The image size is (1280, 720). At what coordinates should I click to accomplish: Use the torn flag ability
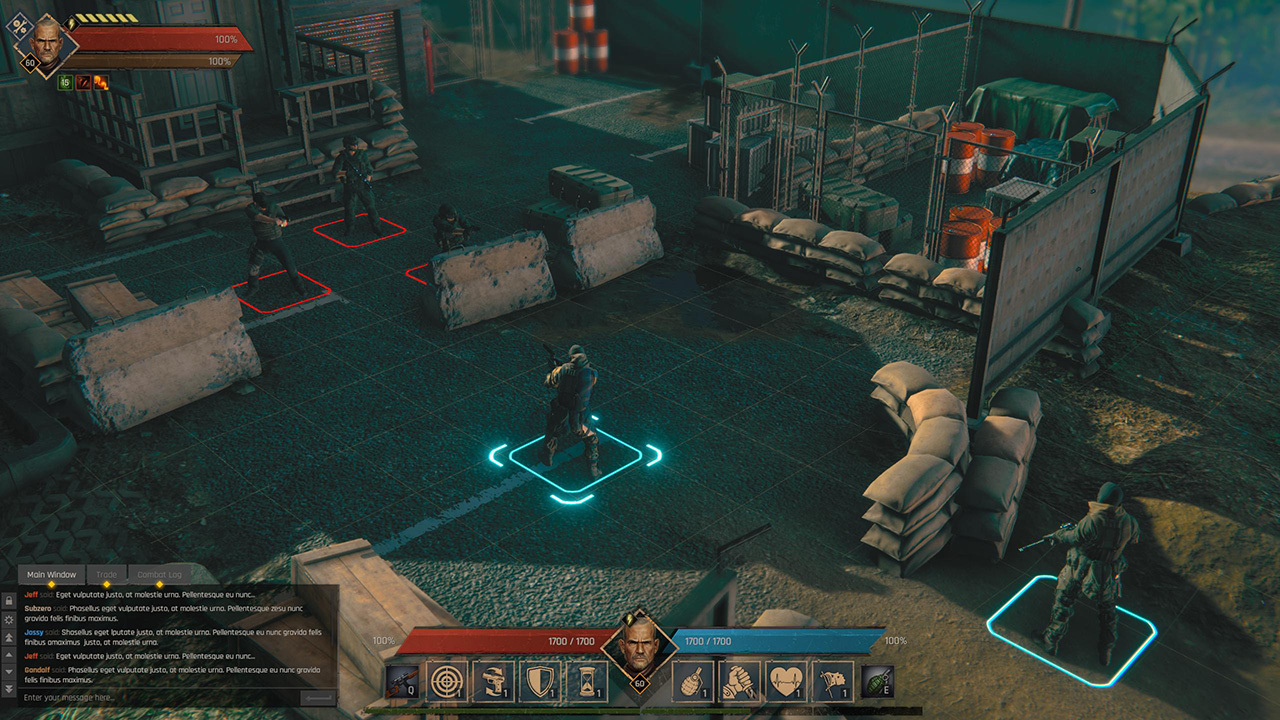[x=833, y=681]
